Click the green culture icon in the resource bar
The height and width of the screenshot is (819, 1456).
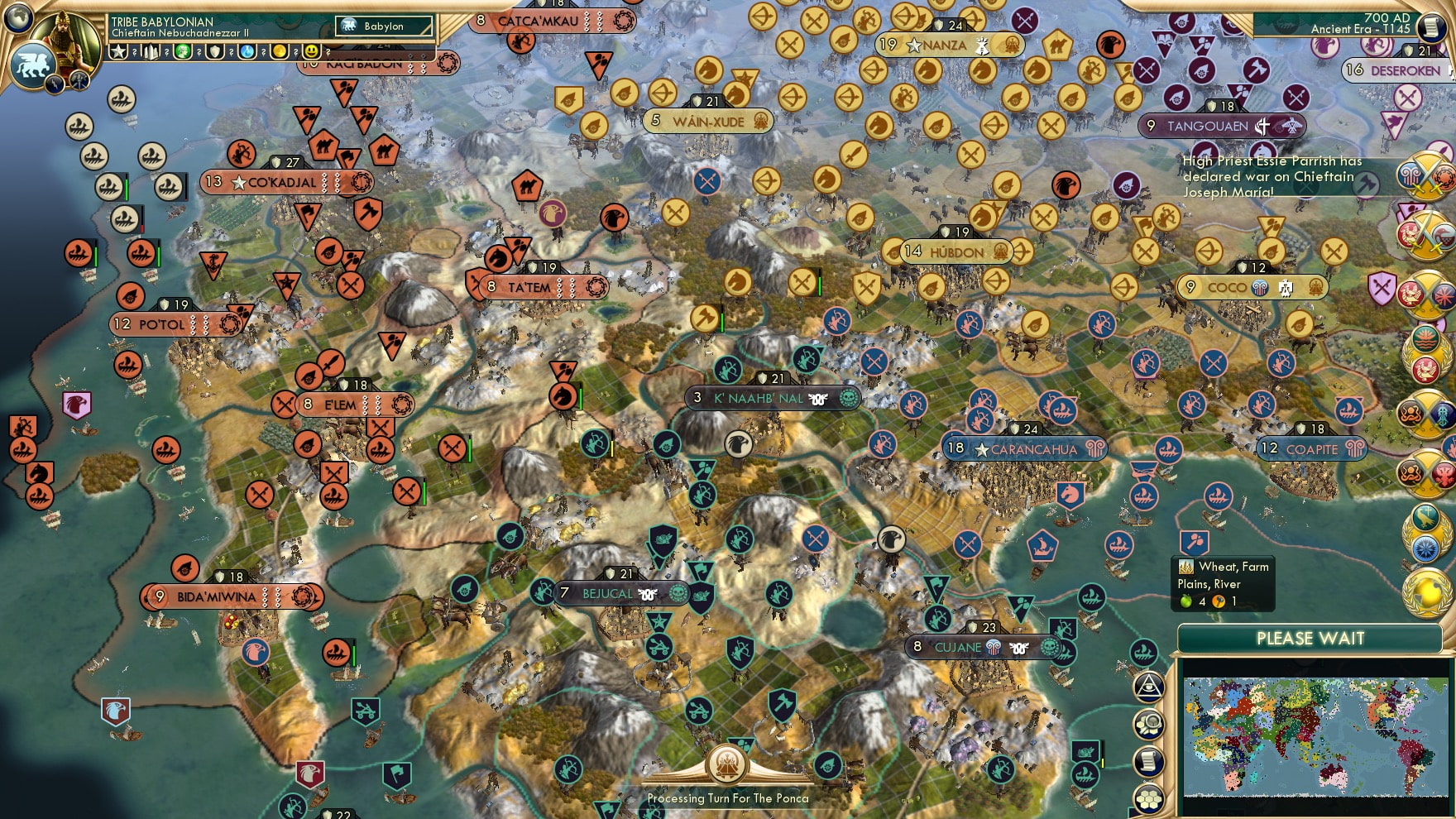point(182,52)
